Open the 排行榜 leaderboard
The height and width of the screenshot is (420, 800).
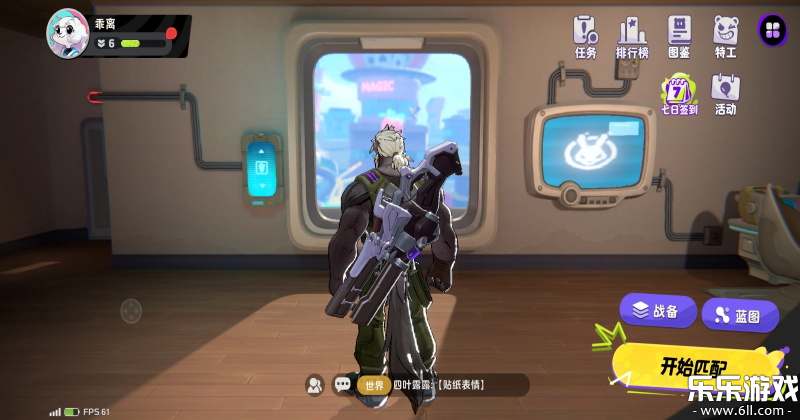[x=632, y=36]
